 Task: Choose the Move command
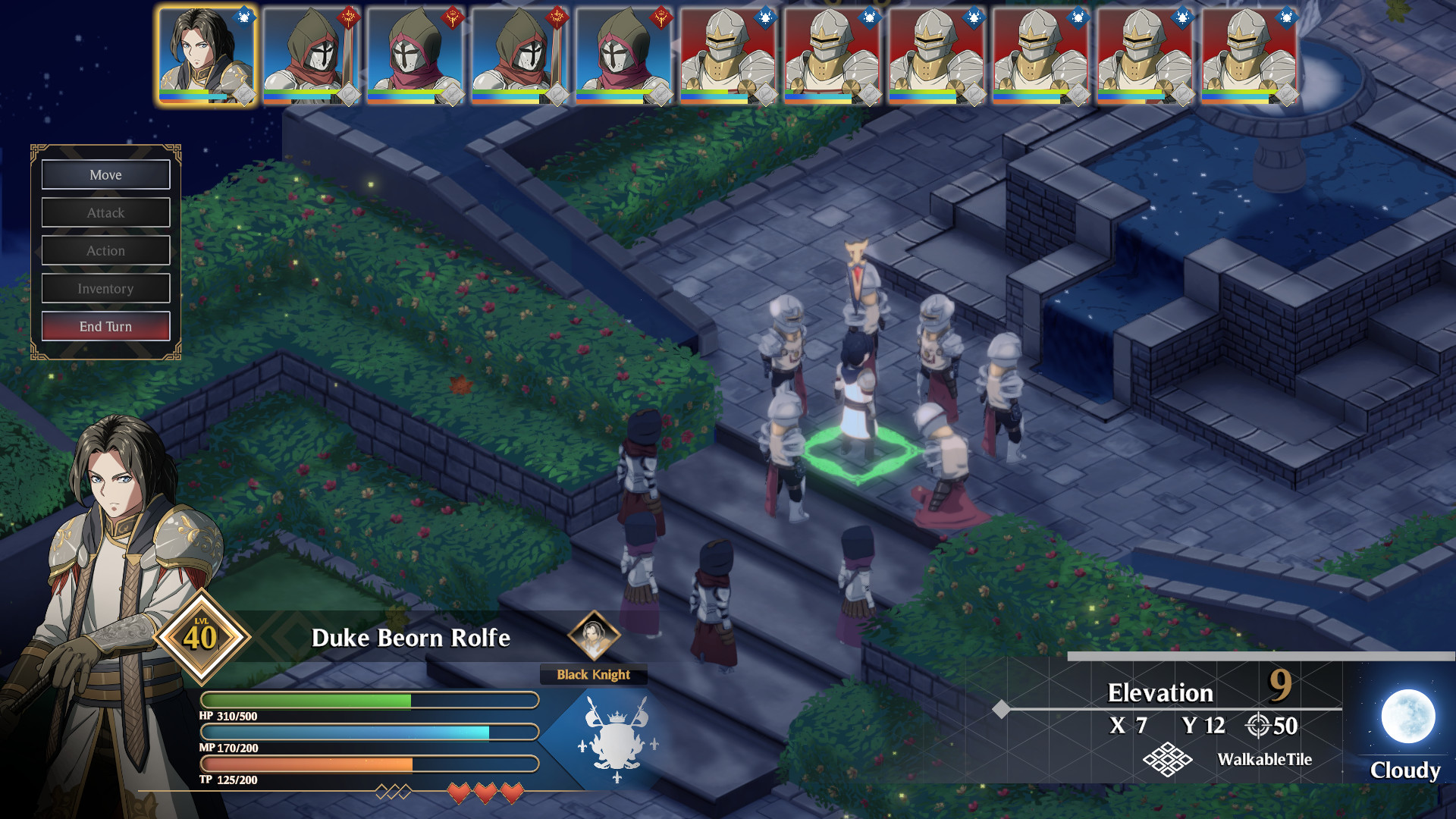tap(105, 174)
